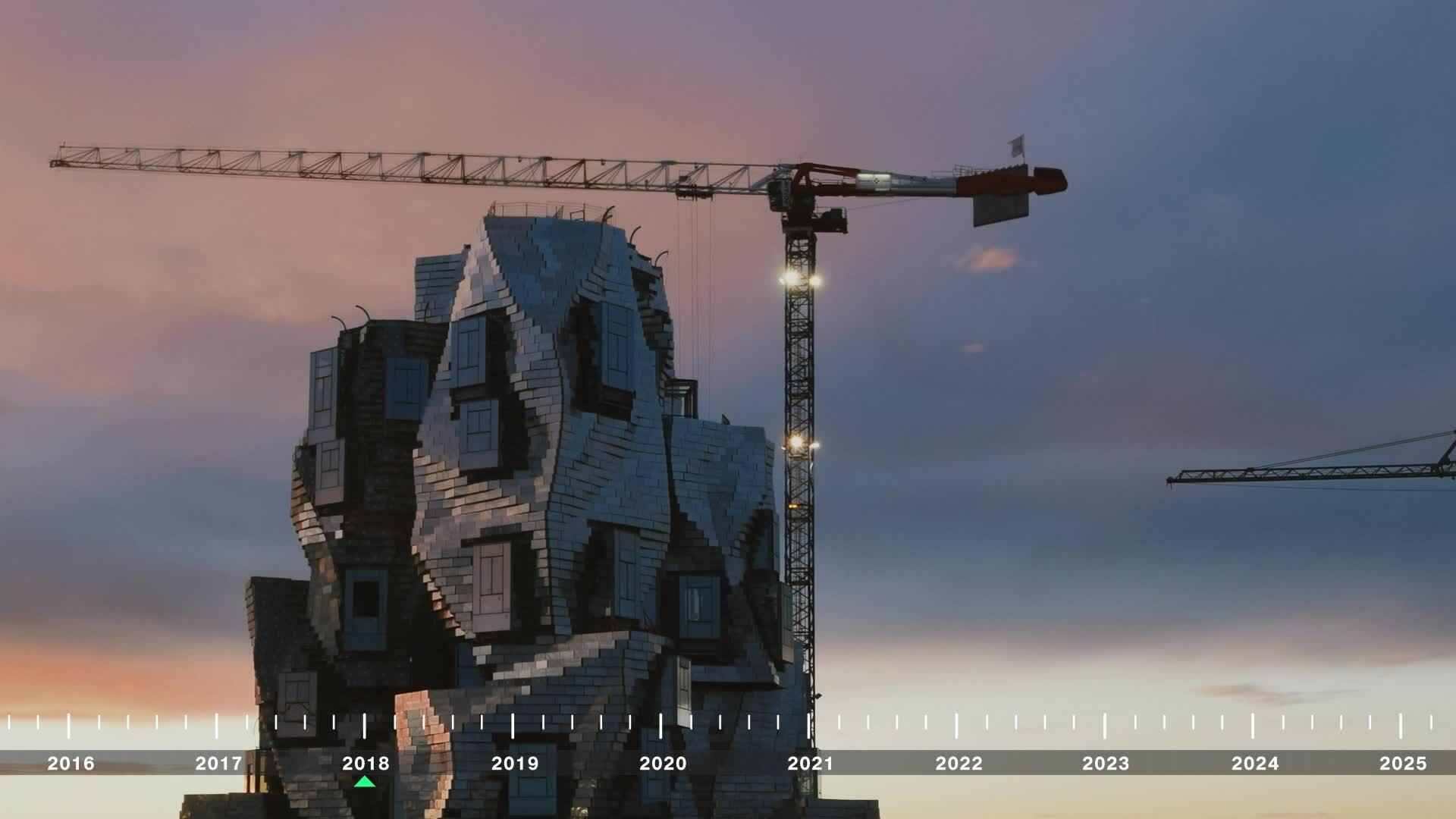Choose 2019 on the year timeline
Viewport: 1456px width, 819px height.
(x=515, y=763)
